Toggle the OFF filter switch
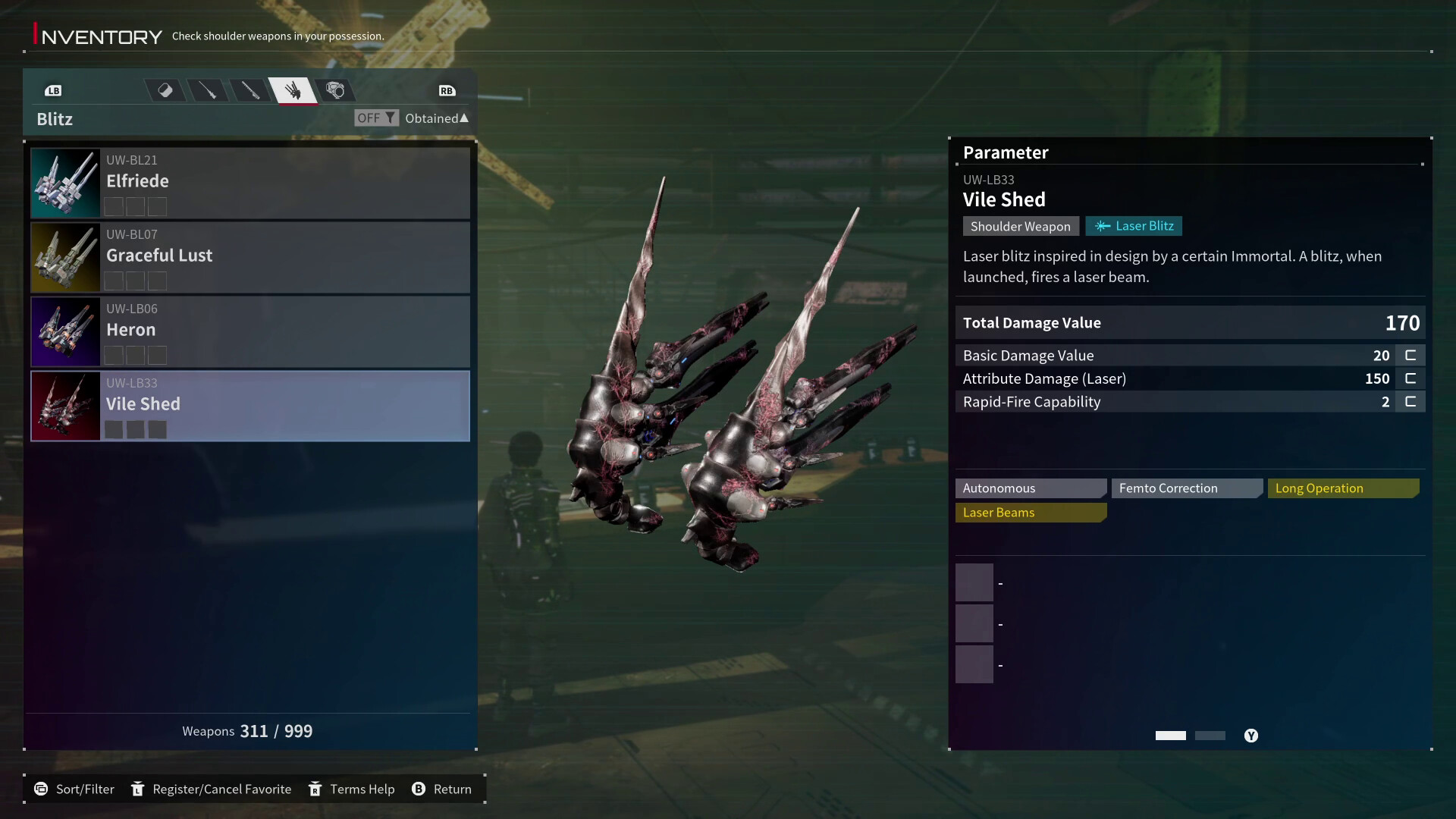This screenshot has width=1456, height=819. [x=375, y=118]
